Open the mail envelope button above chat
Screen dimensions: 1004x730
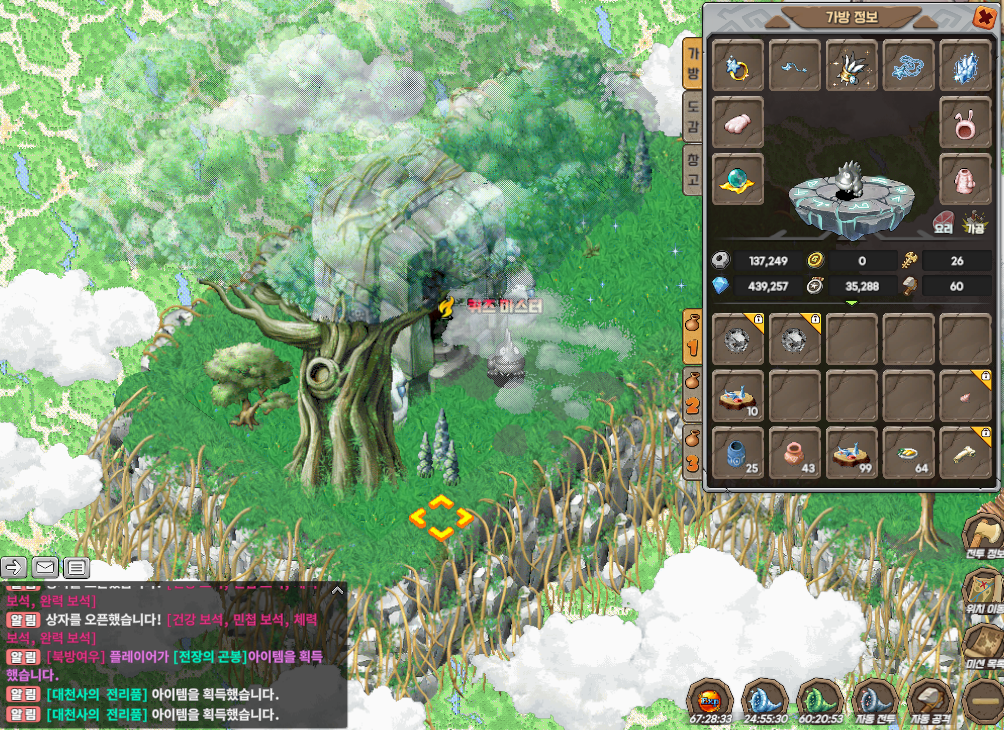46,567
